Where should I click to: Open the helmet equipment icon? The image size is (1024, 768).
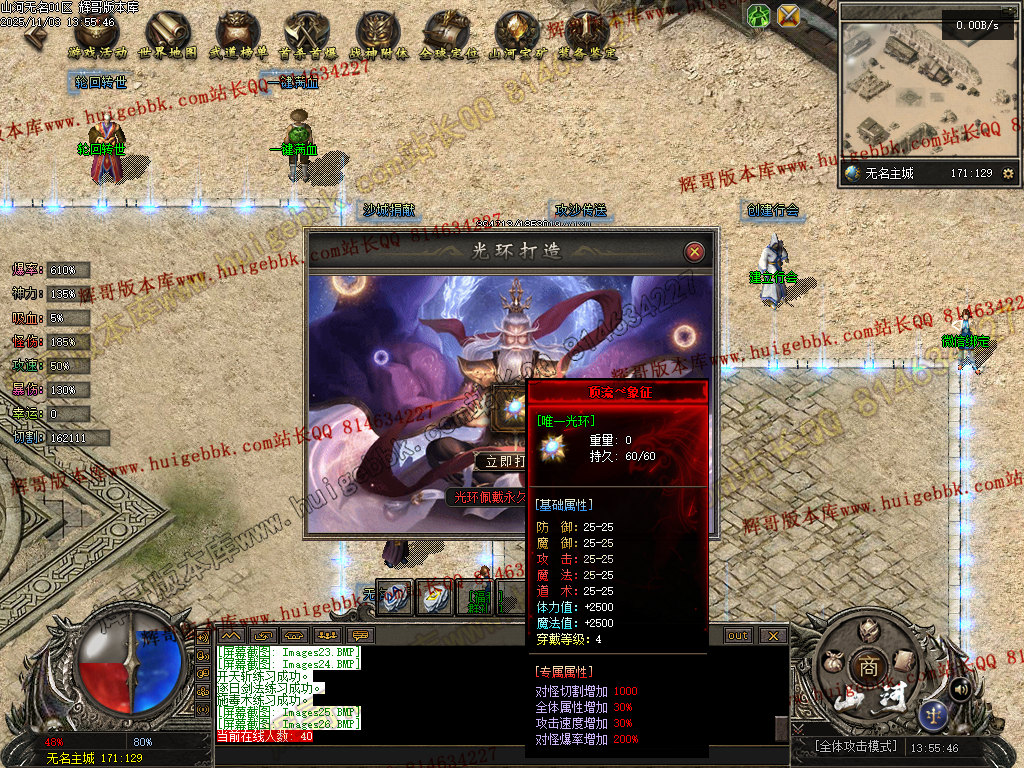coord(869,628)
